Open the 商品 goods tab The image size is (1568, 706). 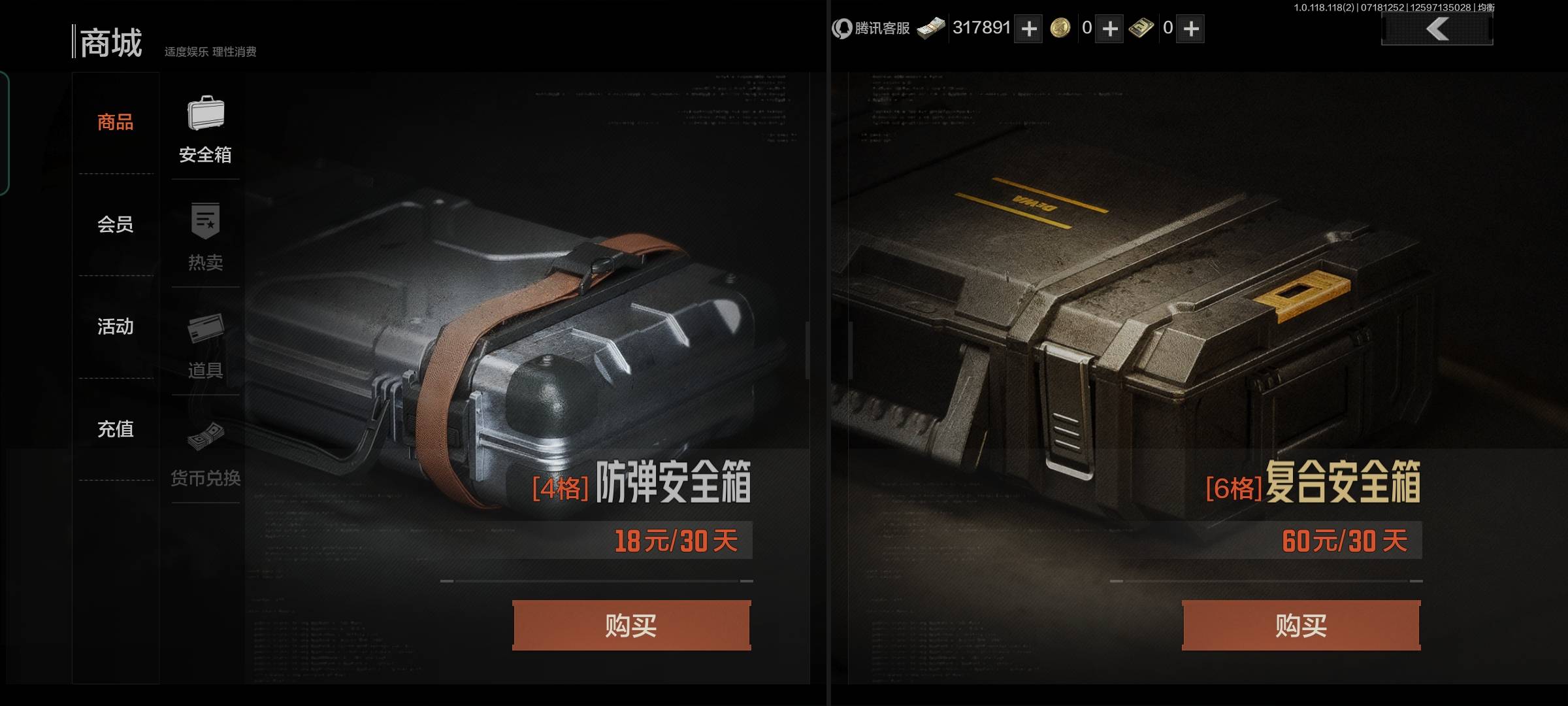coord(115,124)
